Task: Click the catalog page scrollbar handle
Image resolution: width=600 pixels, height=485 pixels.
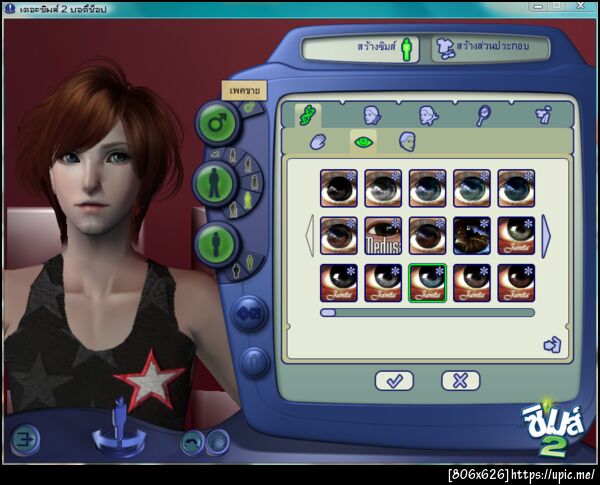Action: (x=328, y=313)
